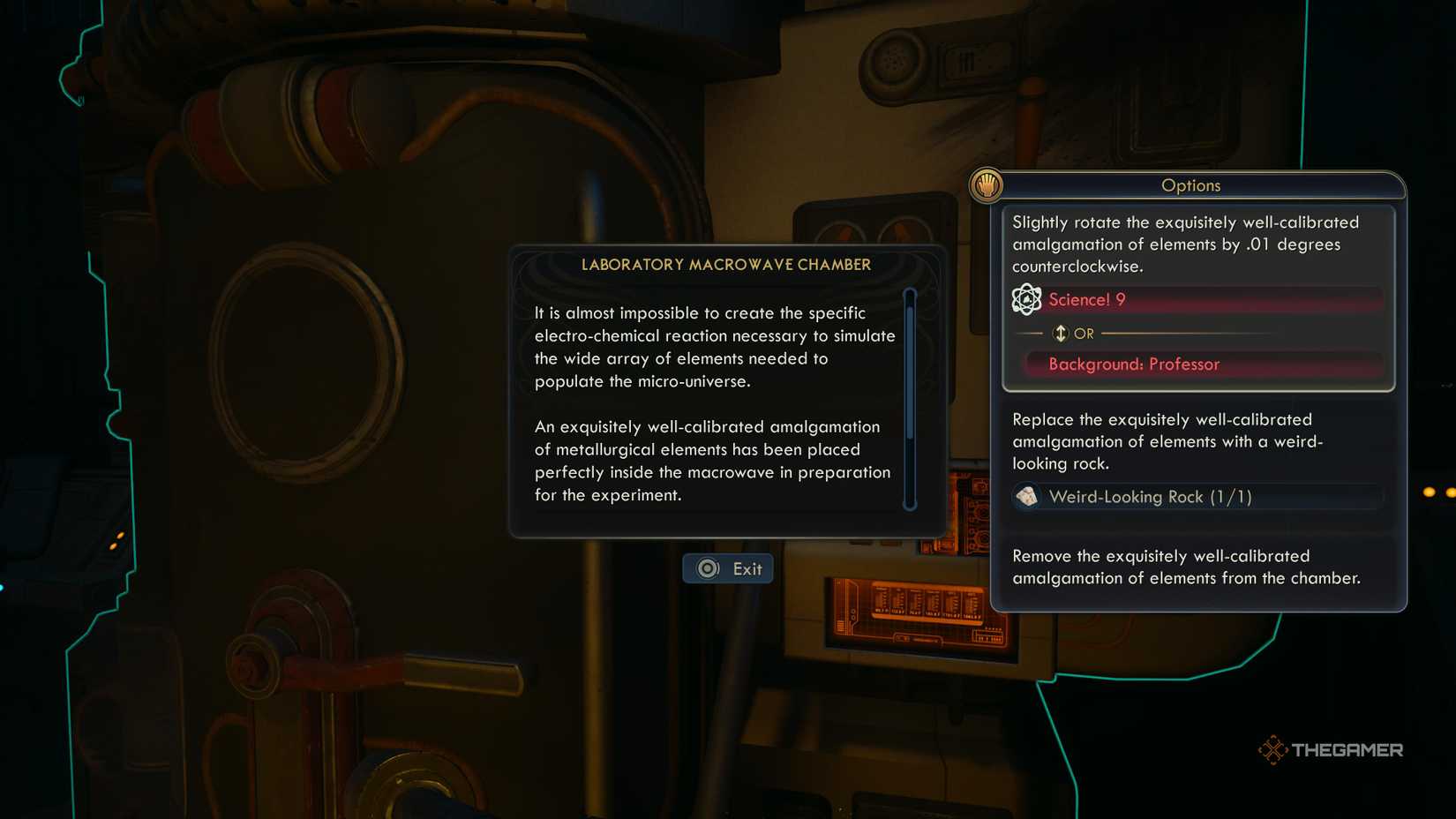
Task: Click the Options panel title bar
Action: pos(1191,185)
